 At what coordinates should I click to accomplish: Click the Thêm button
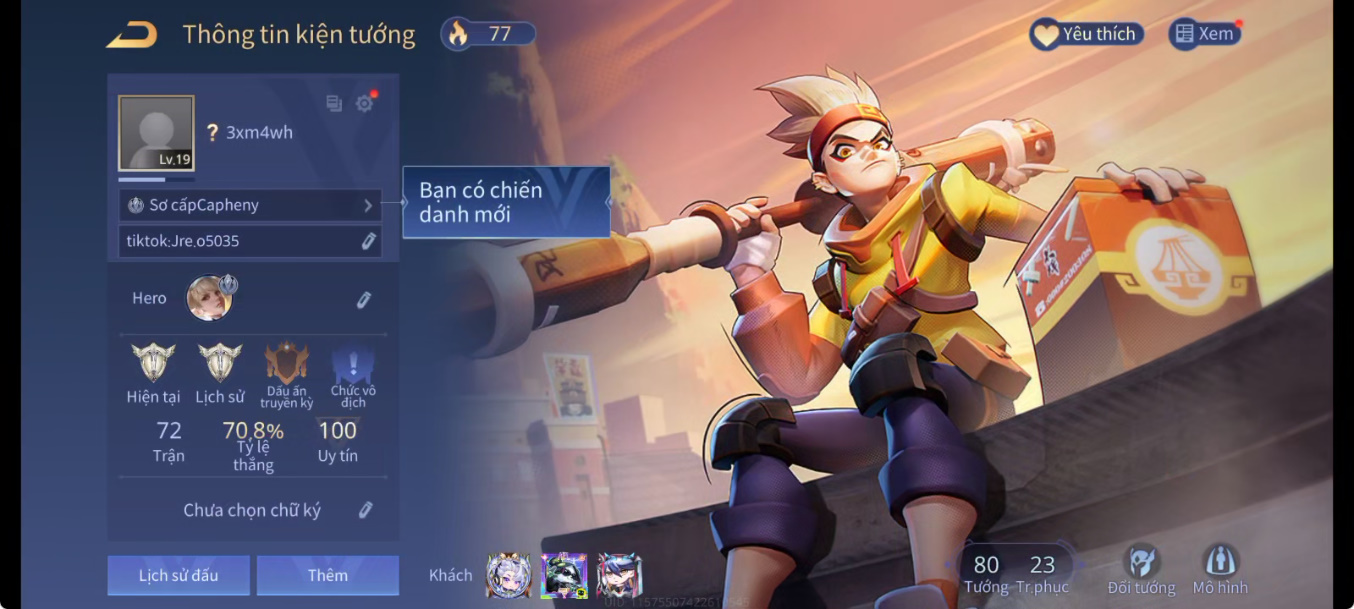point(328,575)
